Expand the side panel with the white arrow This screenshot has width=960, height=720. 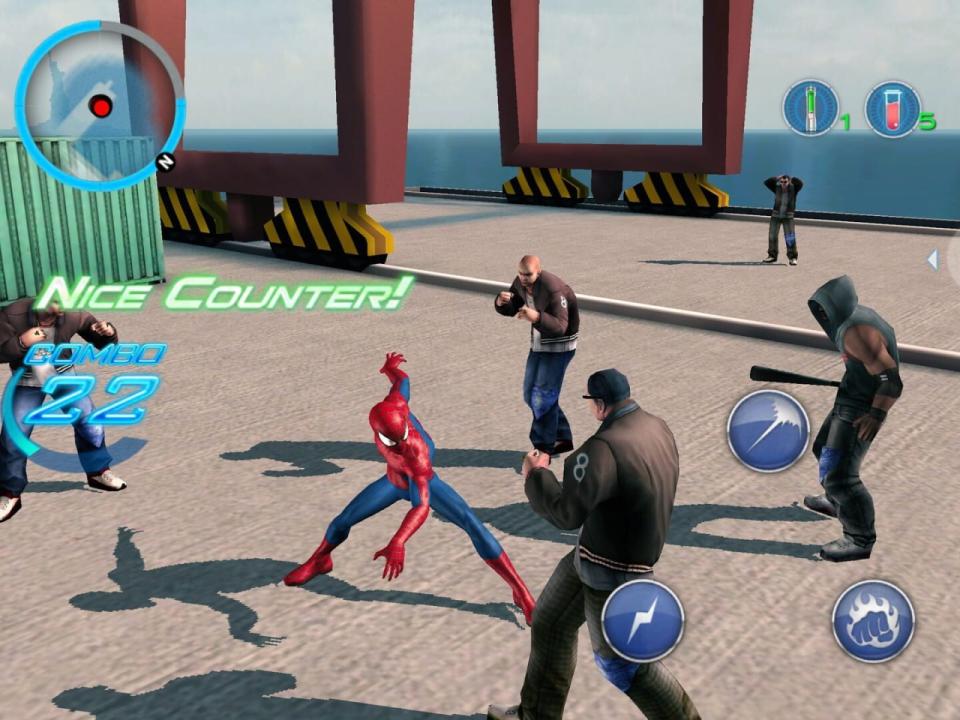point(933,260)
